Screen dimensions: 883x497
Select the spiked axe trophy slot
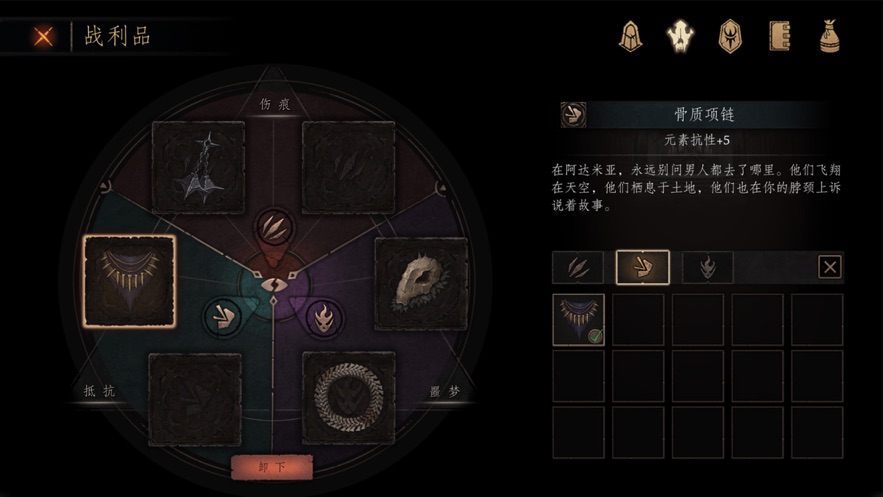[198, 167]
